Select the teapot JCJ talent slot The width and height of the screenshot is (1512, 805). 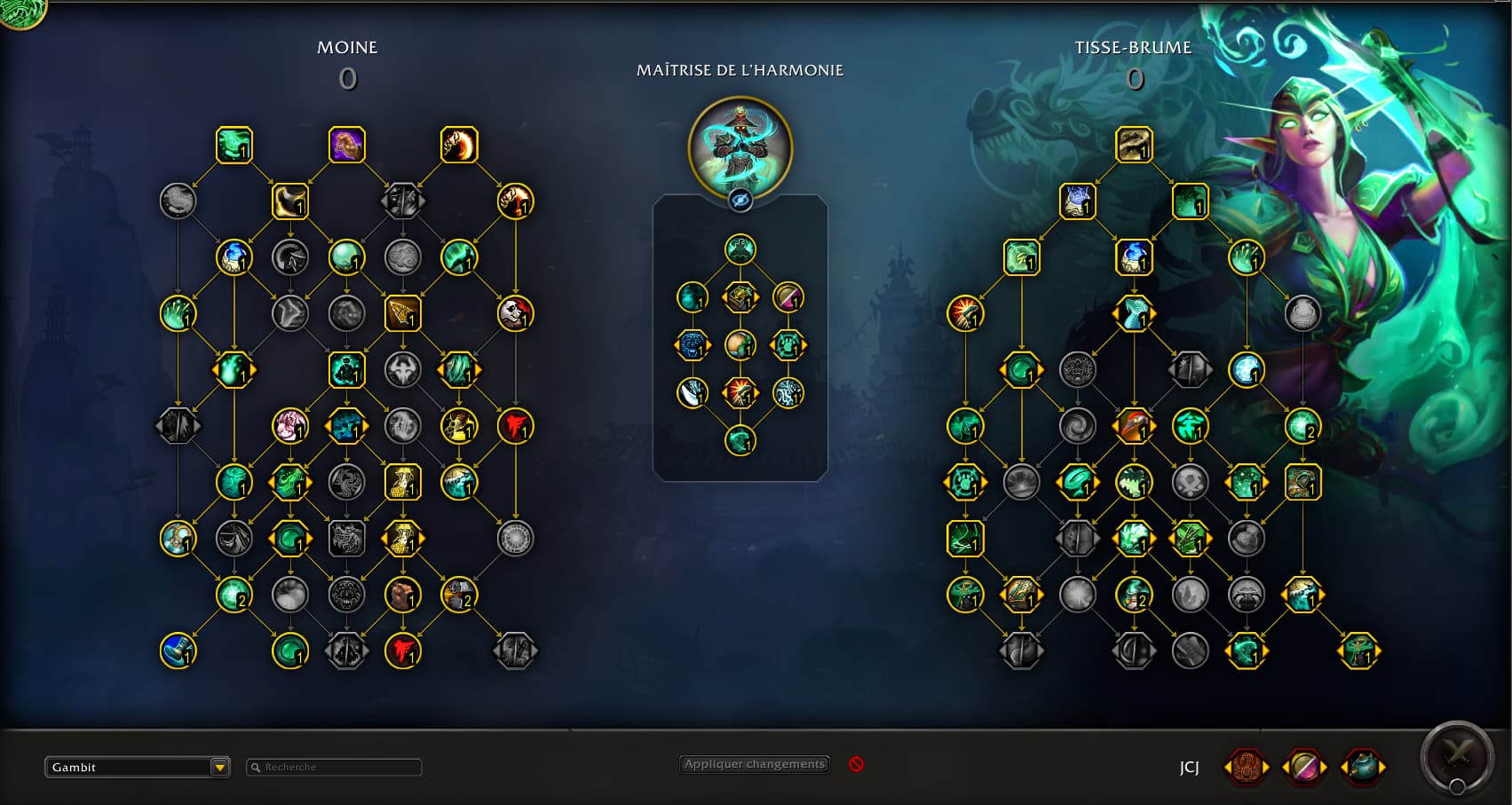coord(1363,767)
